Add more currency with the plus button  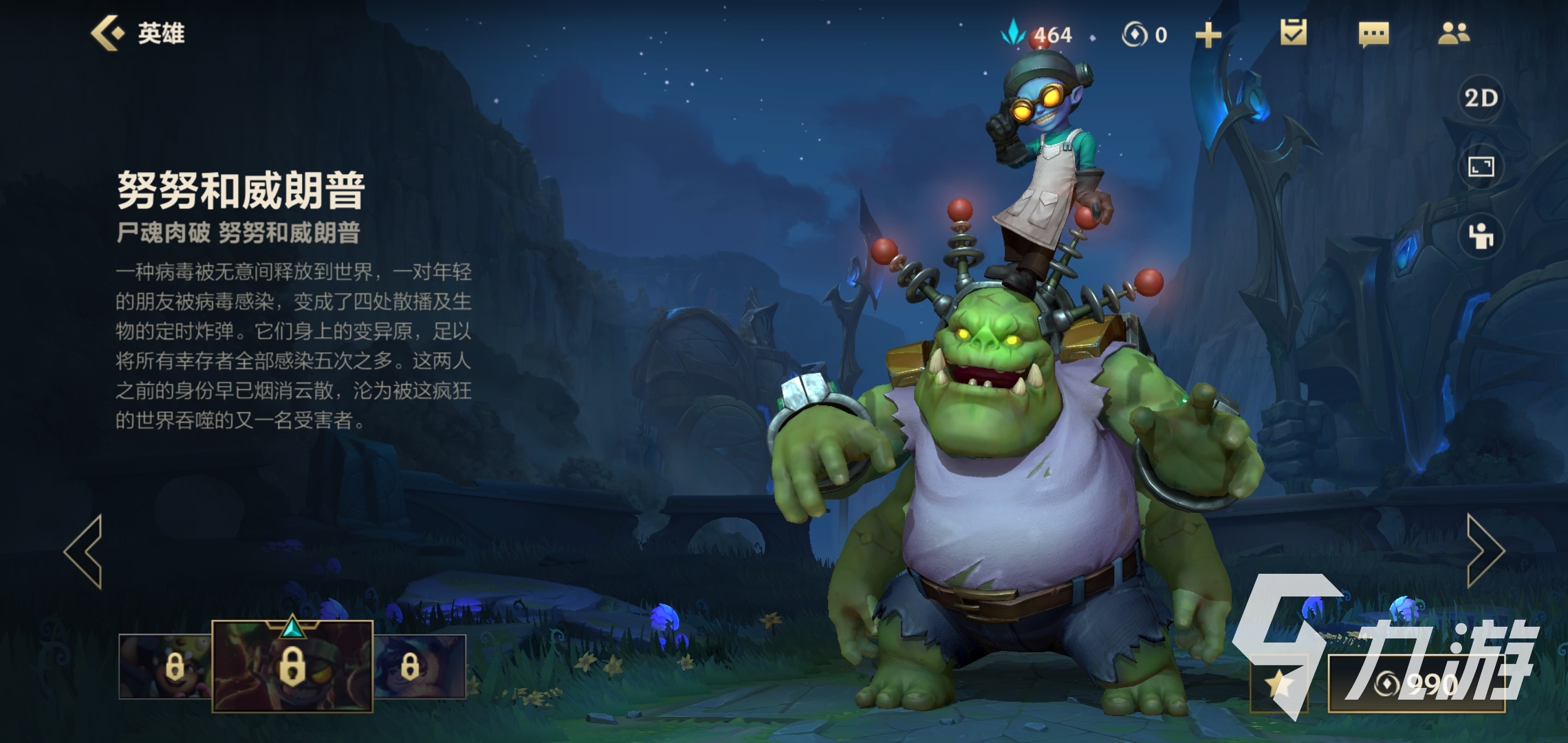[x=1208, y=35]
